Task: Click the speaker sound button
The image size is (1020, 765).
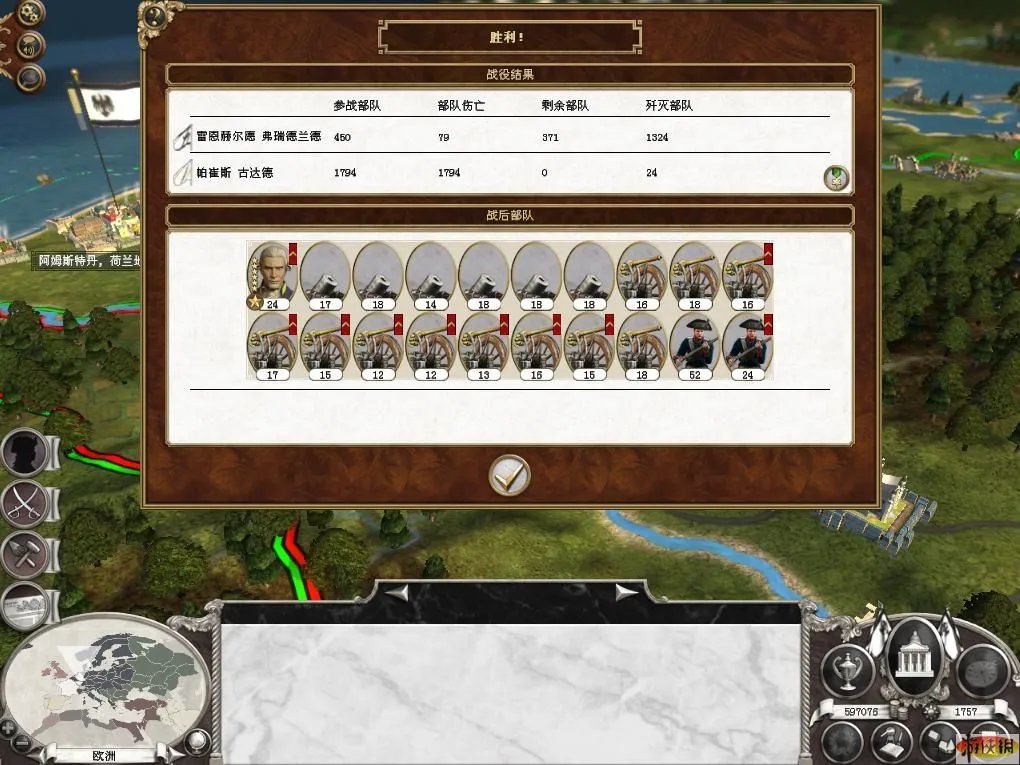Action: pos(32,46)
